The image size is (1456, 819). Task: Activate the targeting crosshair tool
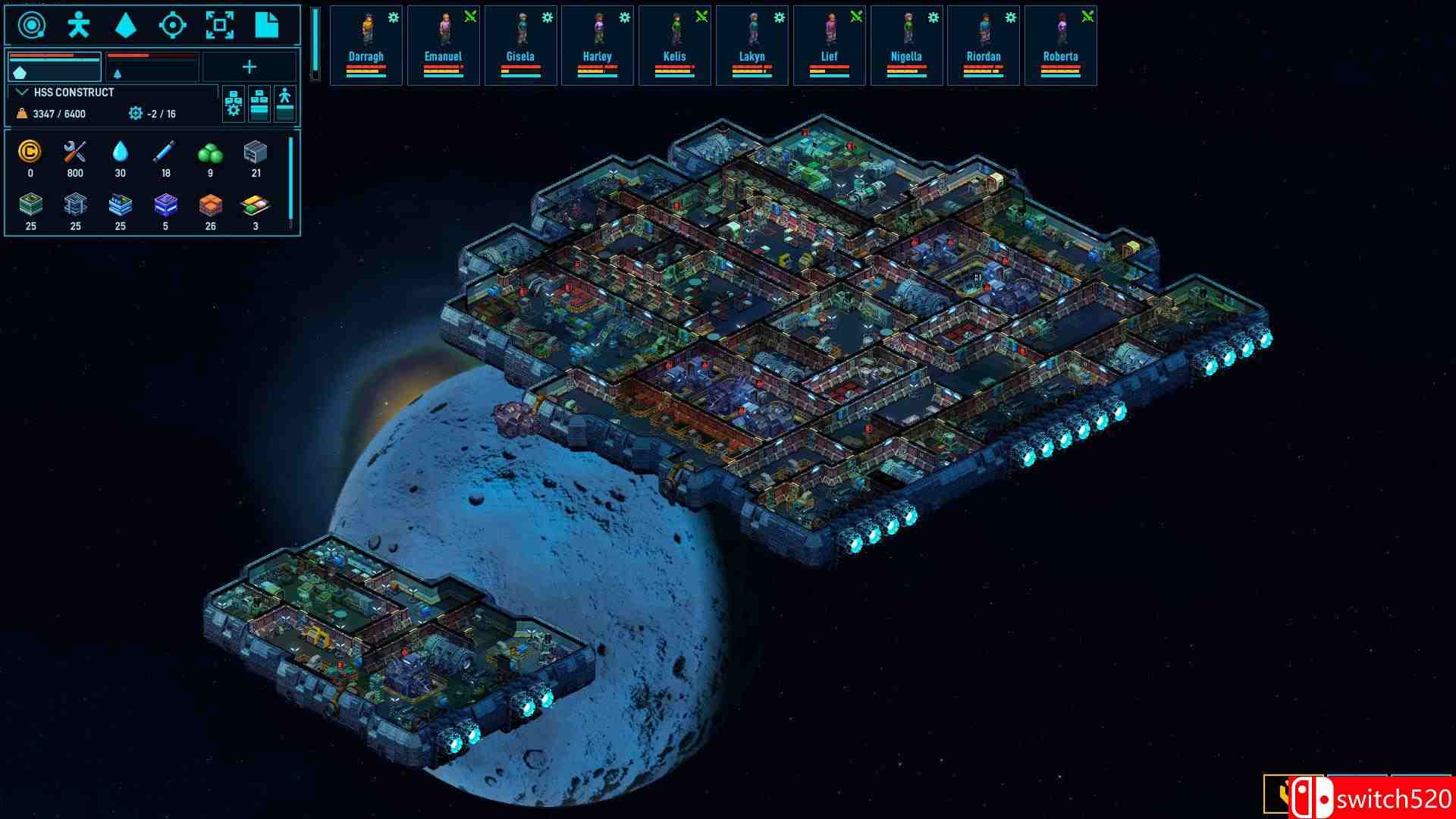point(174,26)
